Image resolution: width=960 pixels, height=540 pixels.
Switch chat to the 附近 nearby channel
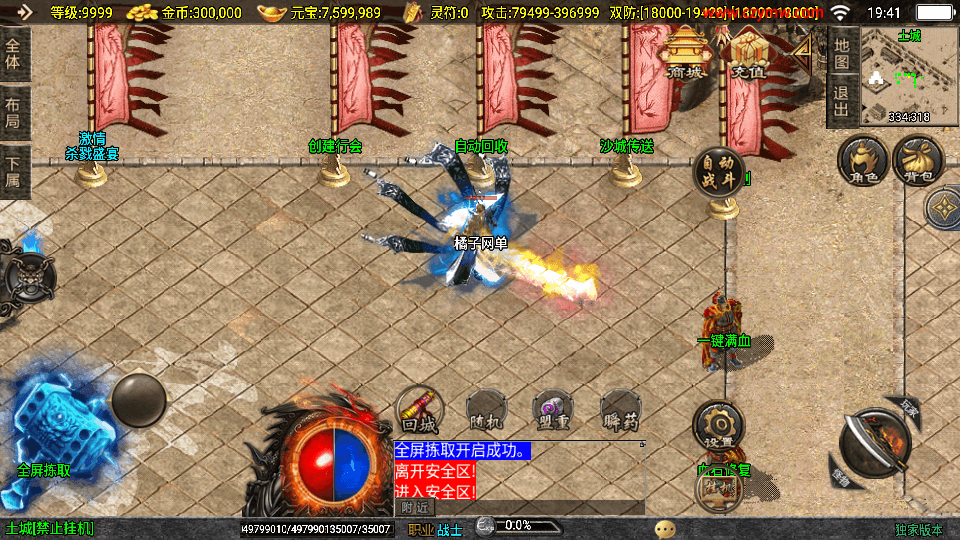[416, 508]
